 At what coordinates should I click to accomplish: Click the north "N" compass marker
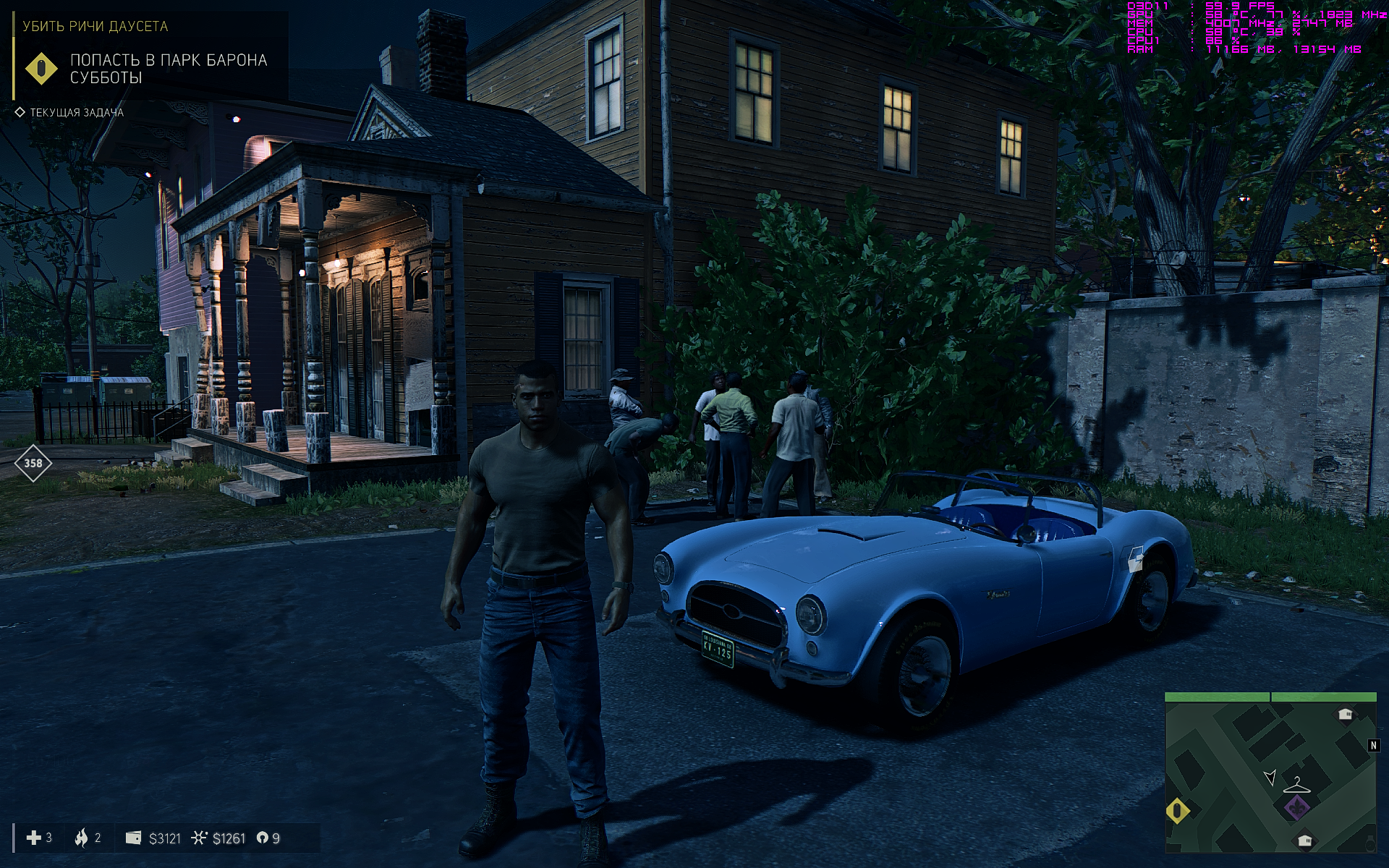click(1374, 745)
